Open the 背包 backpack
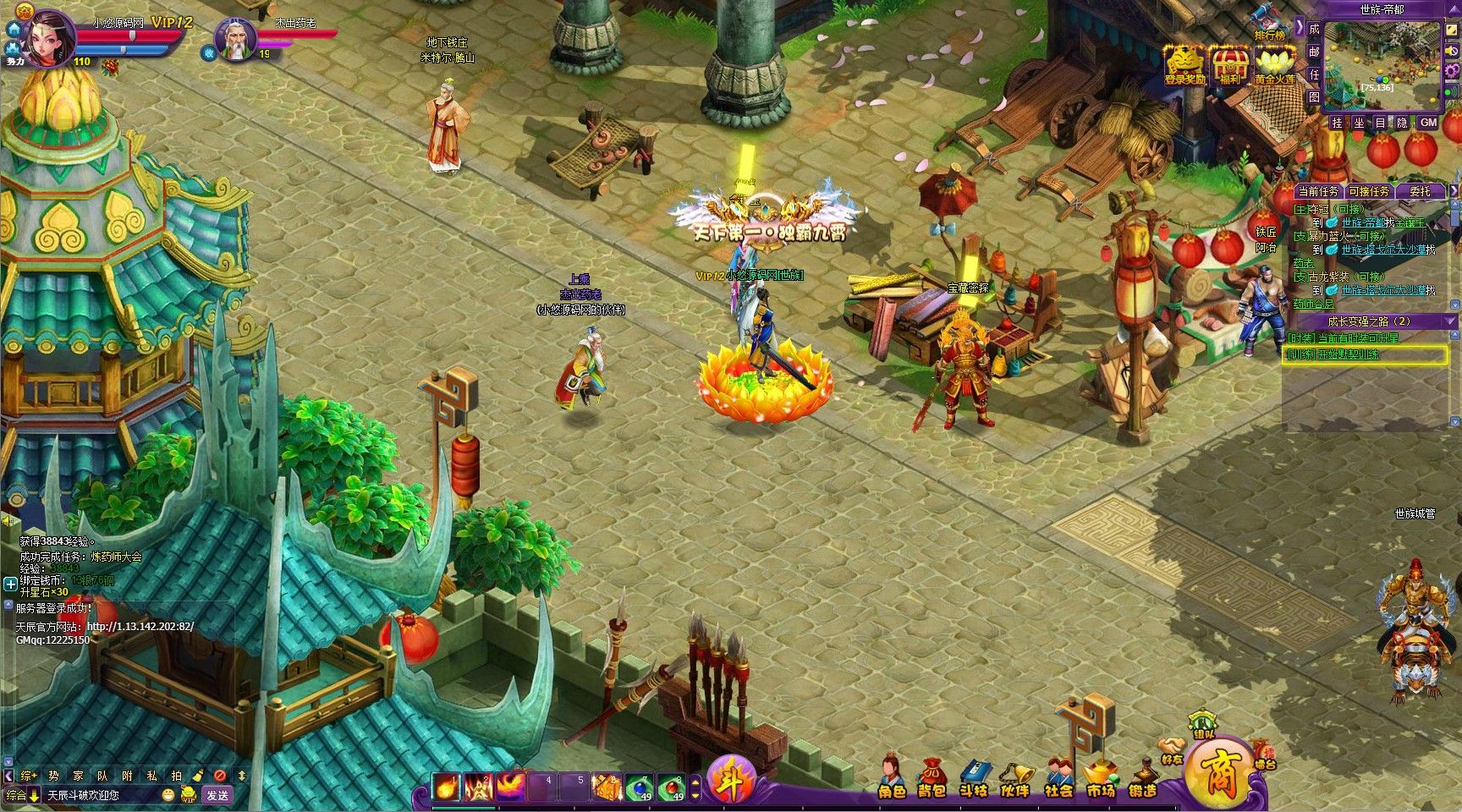 (x=932, y=778)
